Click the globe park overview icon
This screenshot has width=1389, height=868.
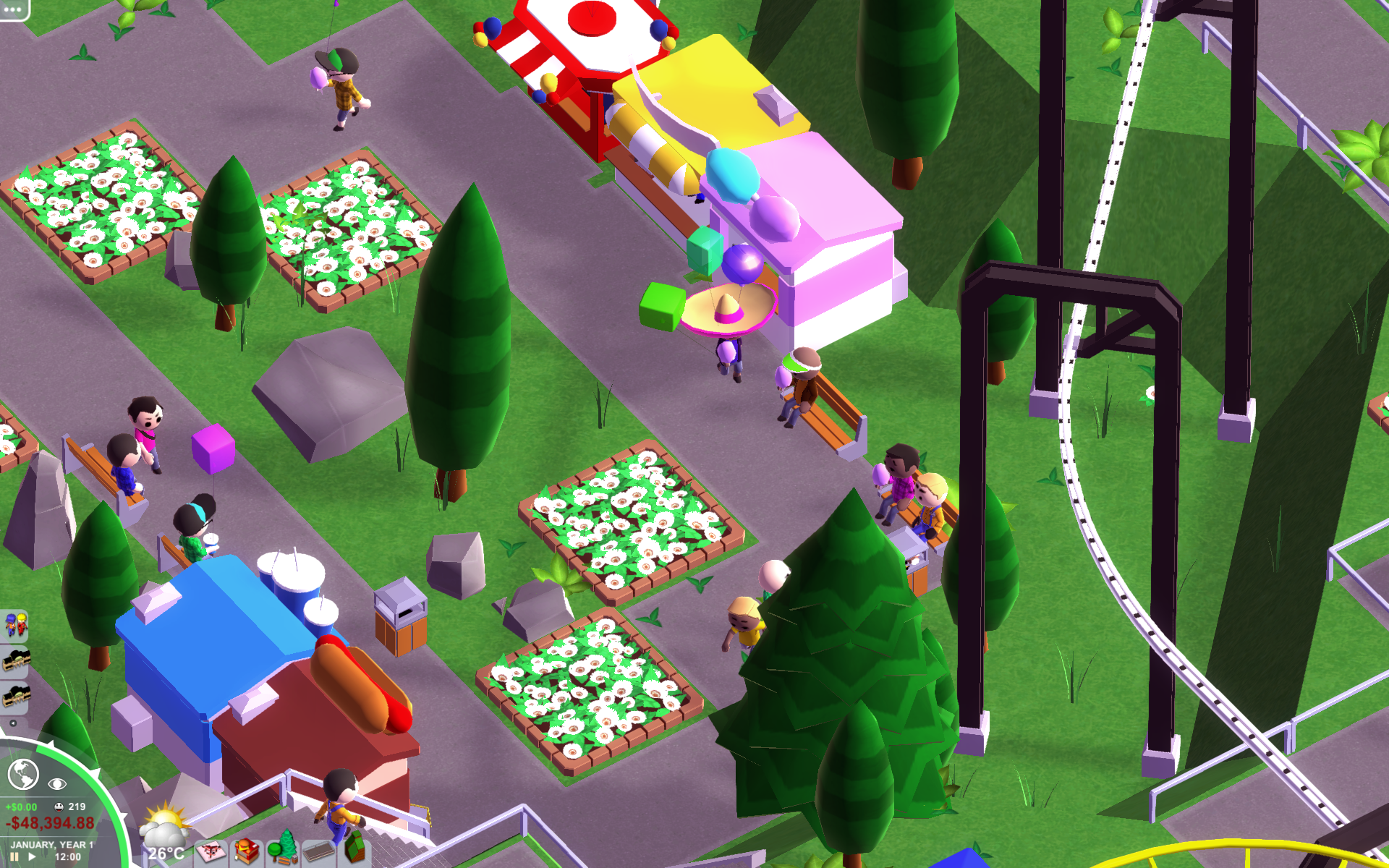coord(22,775)
